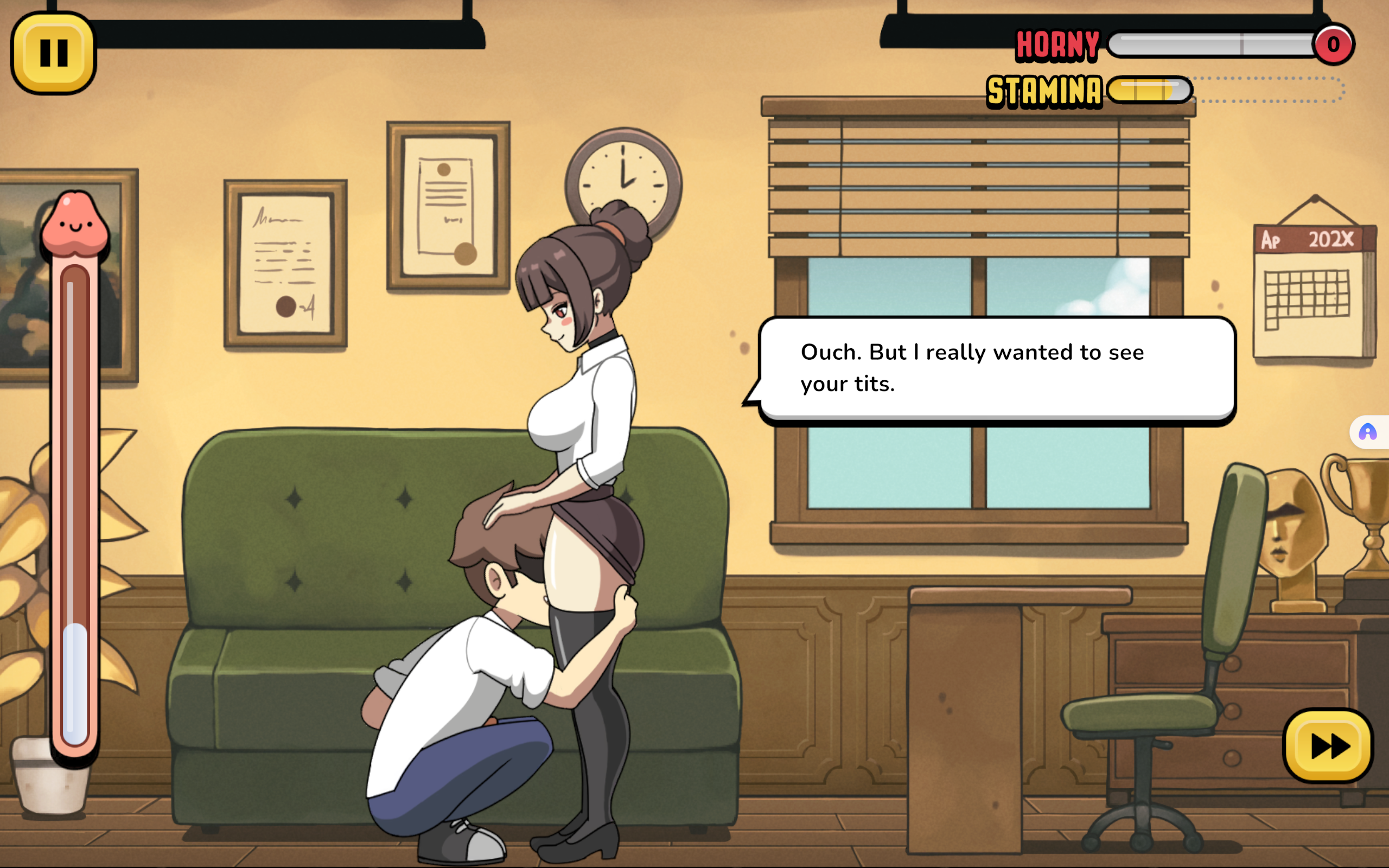
Task: Activate the yellow fast-forward button
Action: click(1328, 746)
